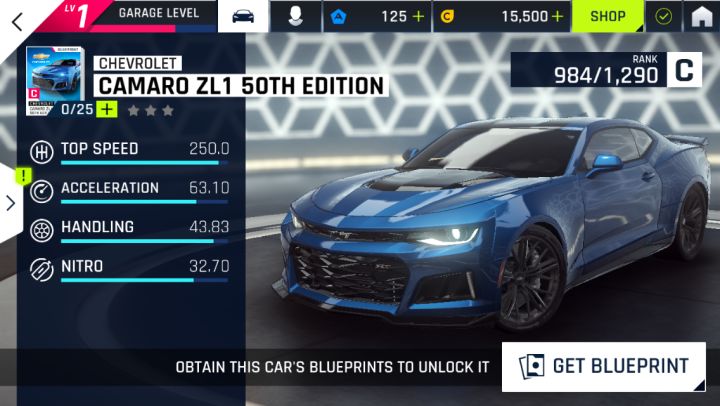Image resolution: width=720 pixels, height=406 pixels.
Task: Go back using the top-left arrow
Action: pyautogui.click(x=17, y=19)
